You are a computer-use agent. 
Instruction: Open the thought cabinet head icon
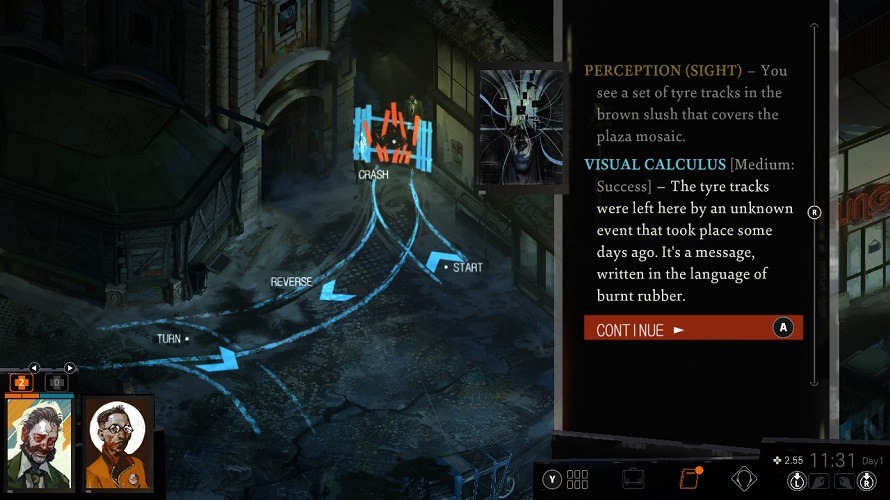(x=744, y=478)
